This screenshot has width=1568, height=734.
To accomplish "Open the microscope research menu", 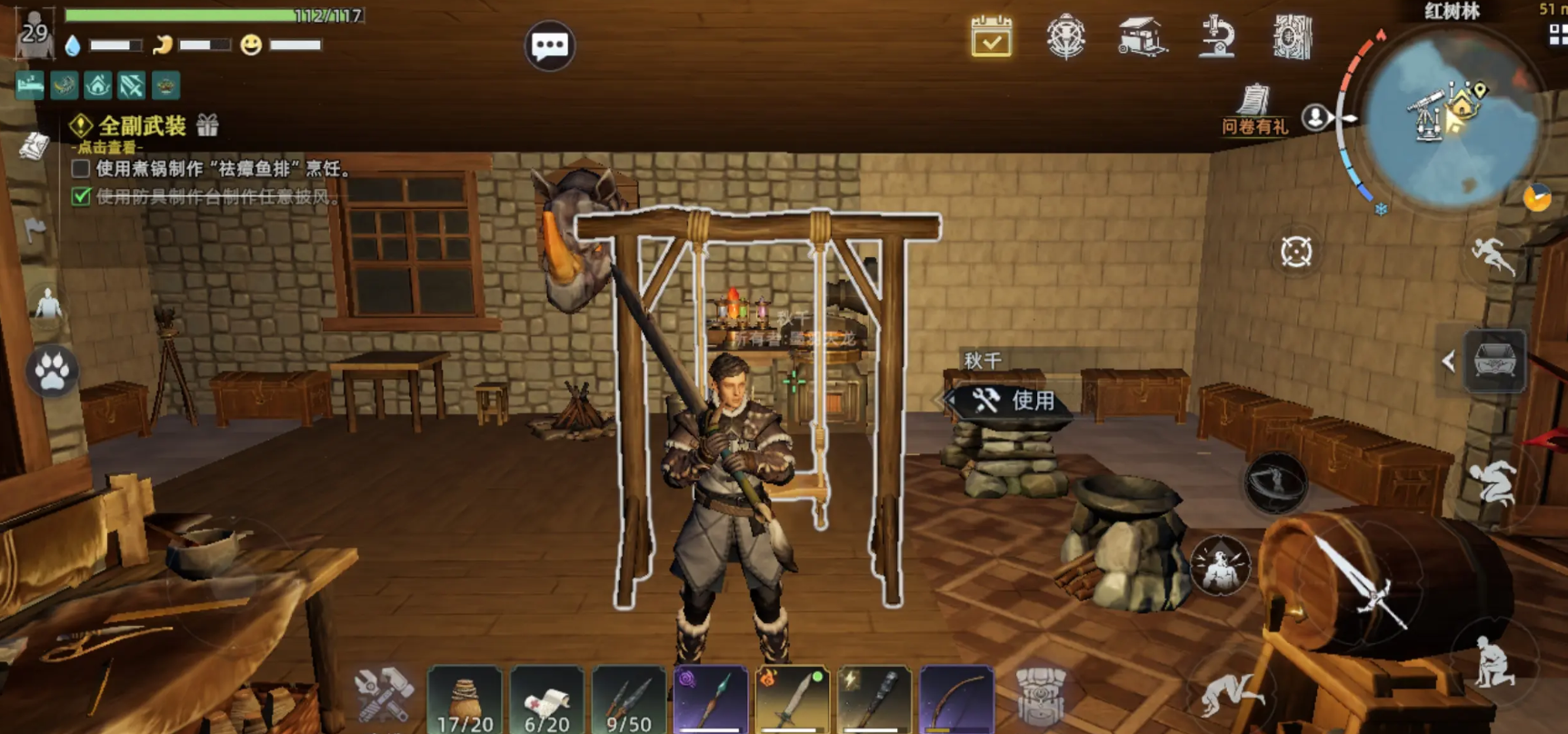I will [x=1216, y=37].
